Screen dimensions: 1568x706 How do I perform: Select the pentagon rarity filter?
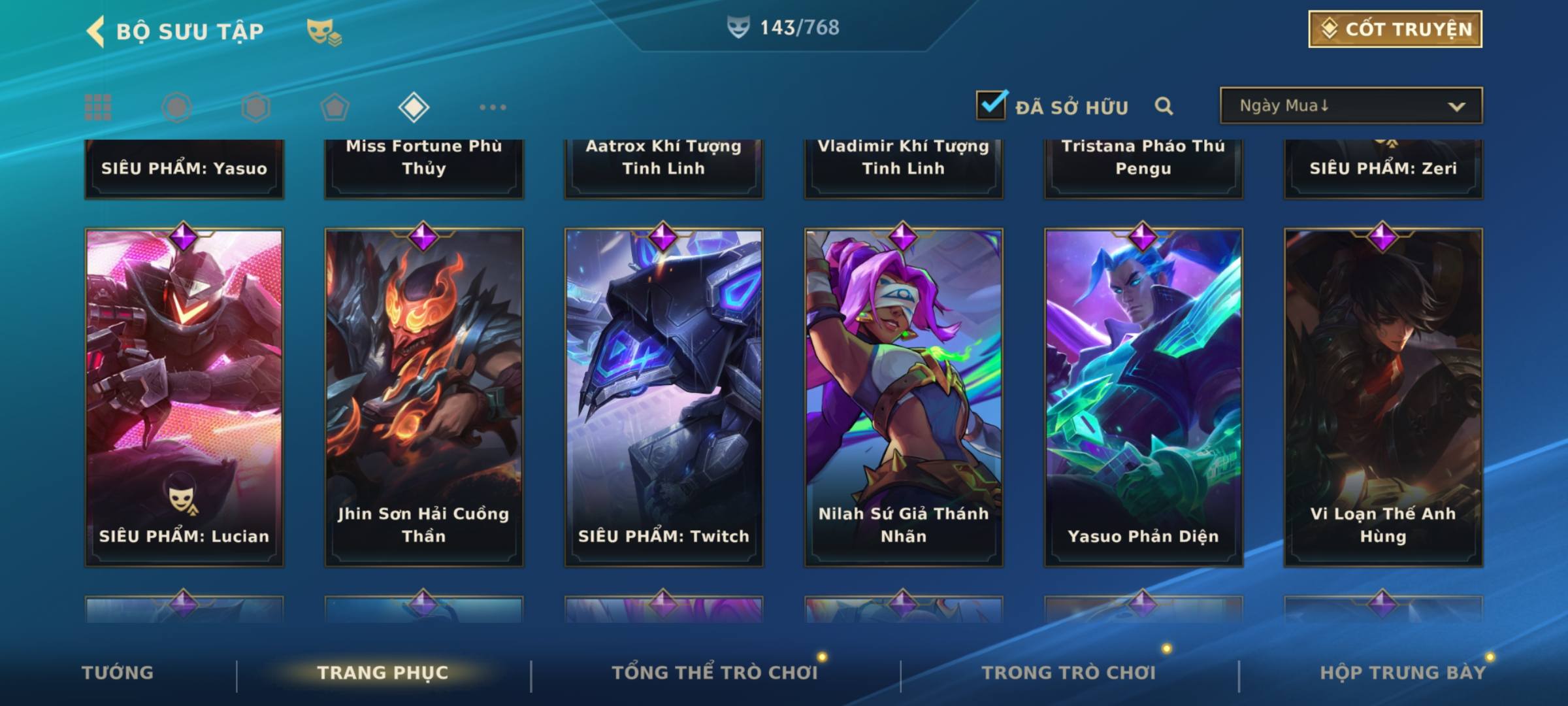click(335, 107)
